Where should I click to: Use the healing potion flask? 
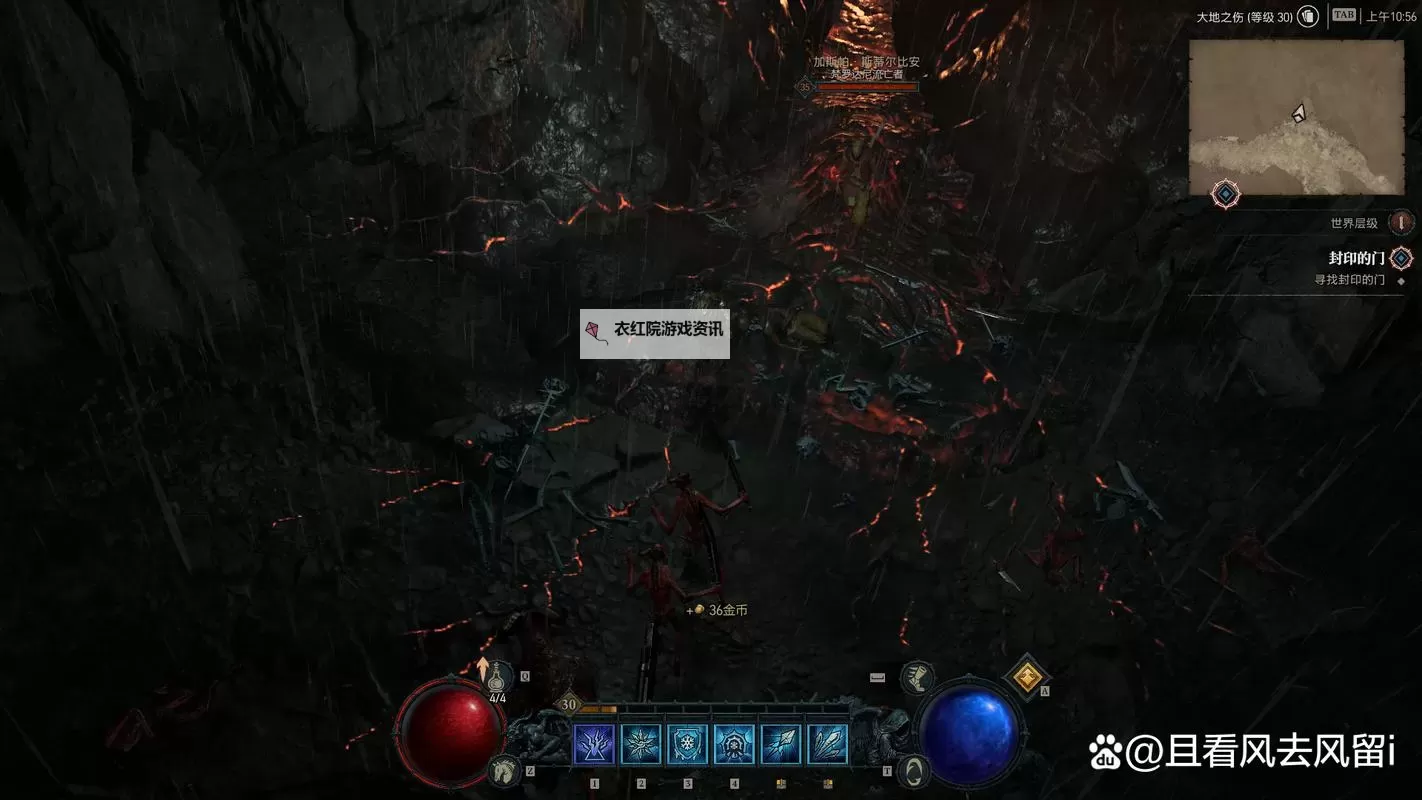pos(495,678)
